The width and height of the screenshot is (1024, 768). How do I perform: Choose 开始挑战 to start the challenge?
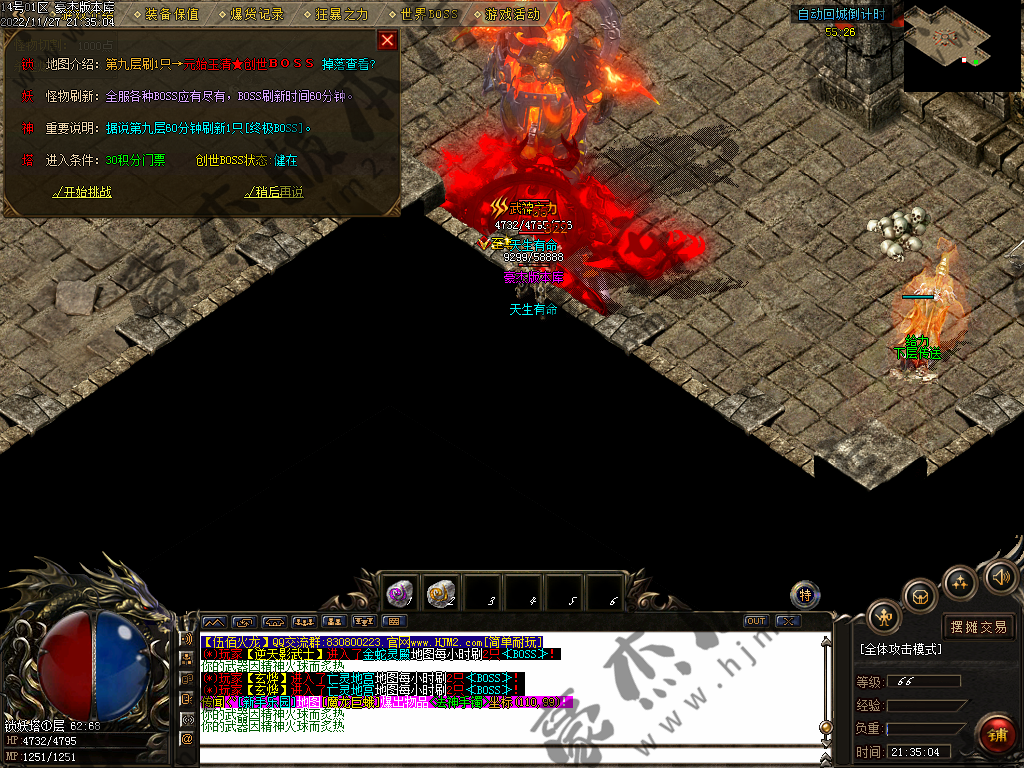tap(82, 192)
